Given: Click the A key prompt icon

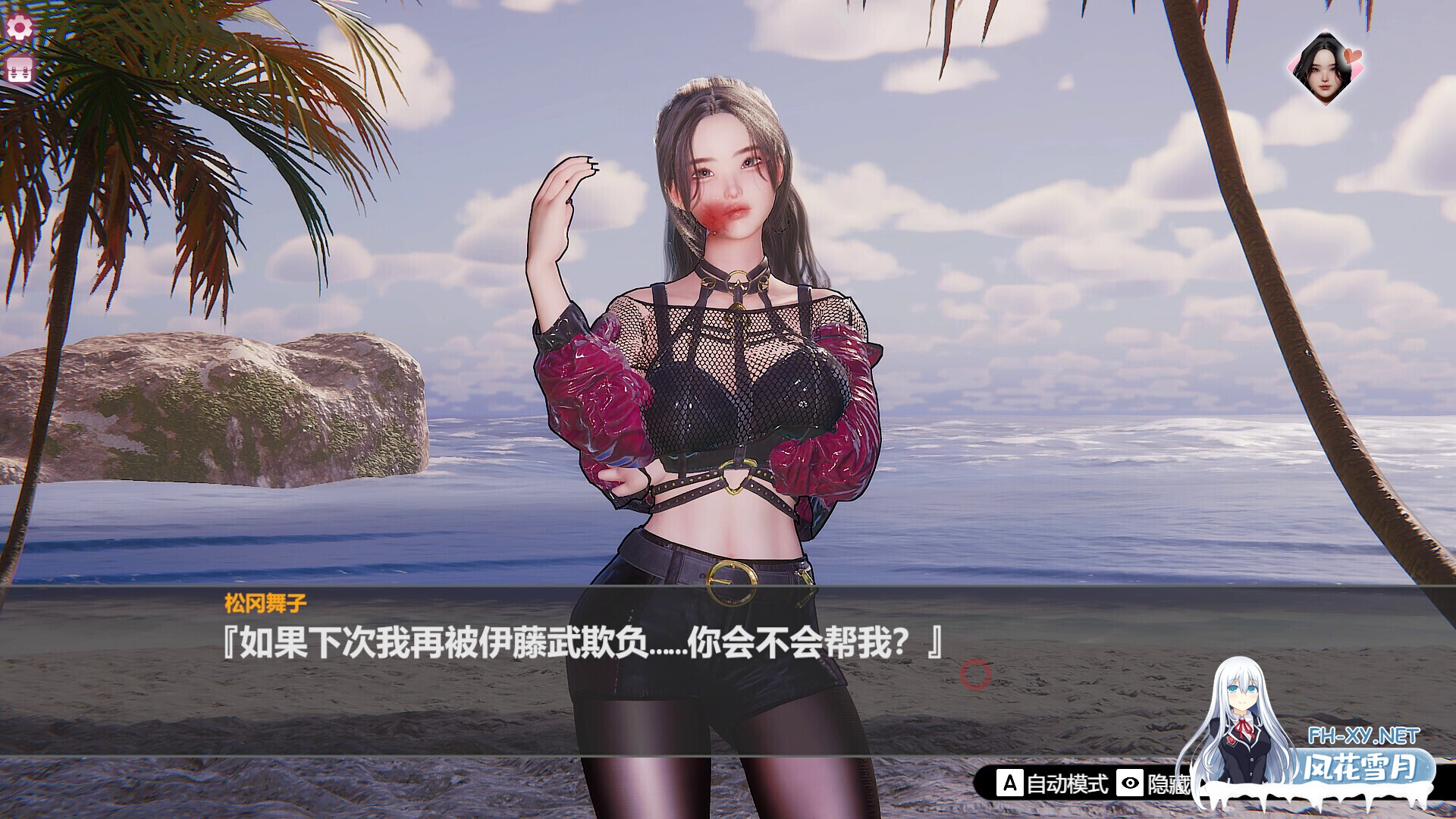Looking at the screenshot, I should tap(1010, 783).
